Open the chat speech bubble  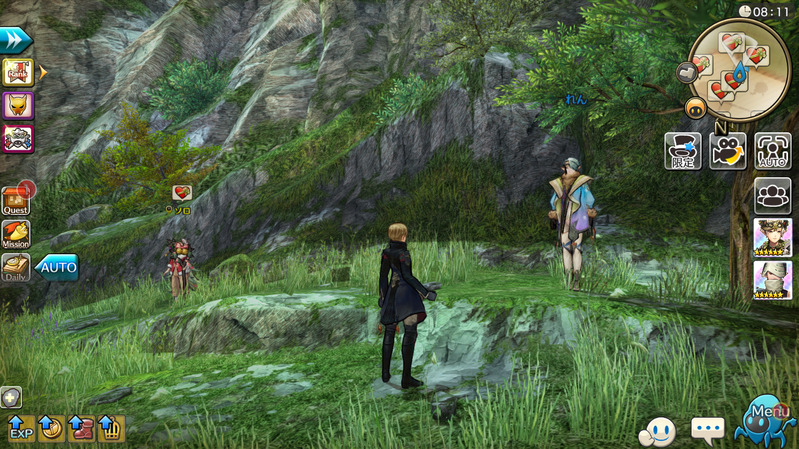pyautogui.click(x=708, y=431)
